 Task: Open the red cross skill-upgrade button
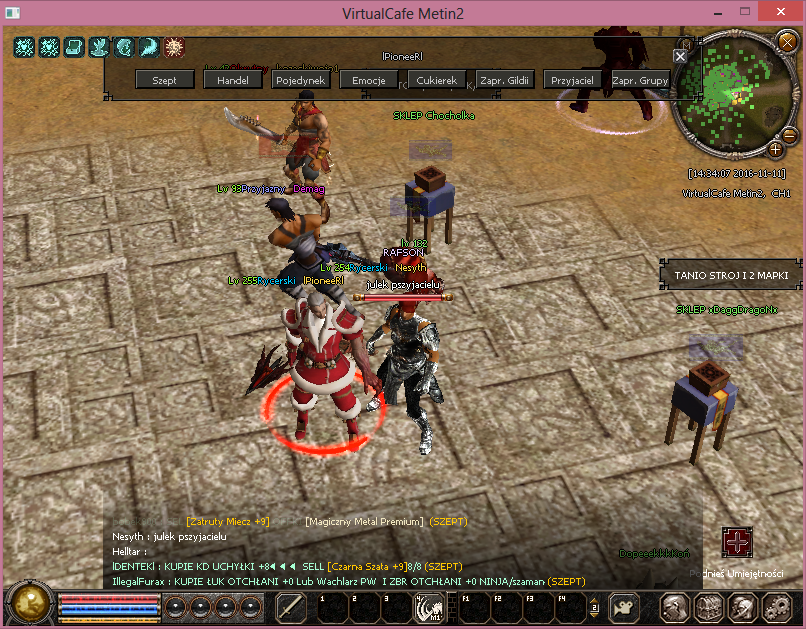737,542
